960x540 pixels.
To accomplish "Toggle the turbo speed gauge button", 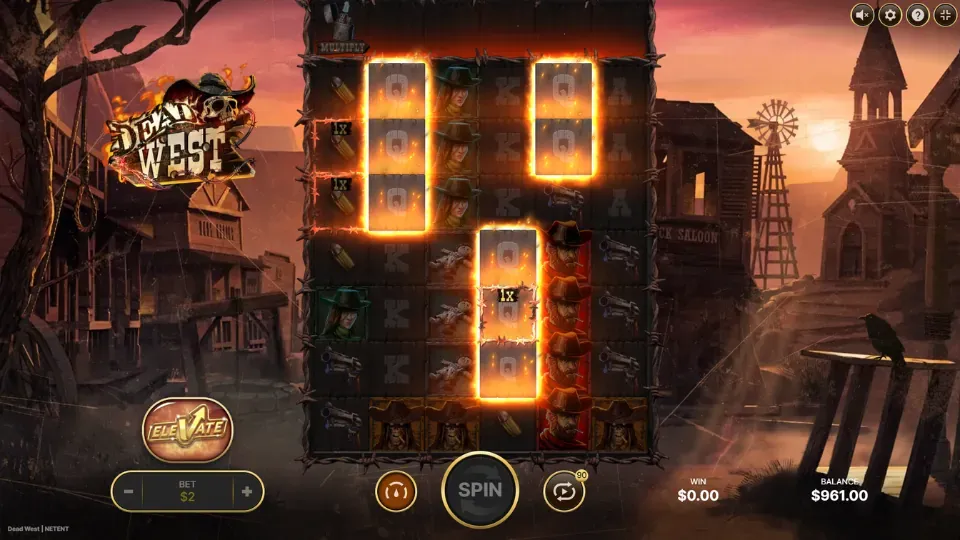I will point(395,491).
